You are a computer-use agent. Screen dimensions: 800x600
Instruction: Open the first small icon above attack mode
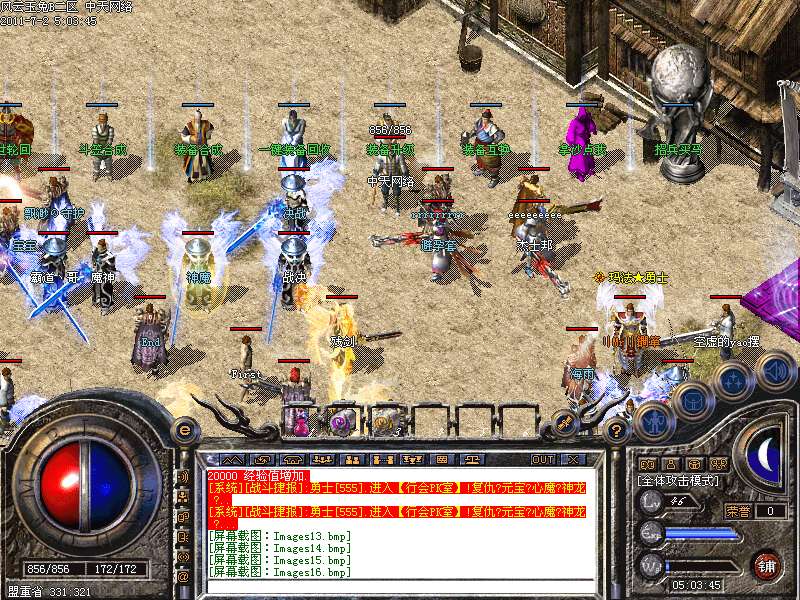(647, 464)
